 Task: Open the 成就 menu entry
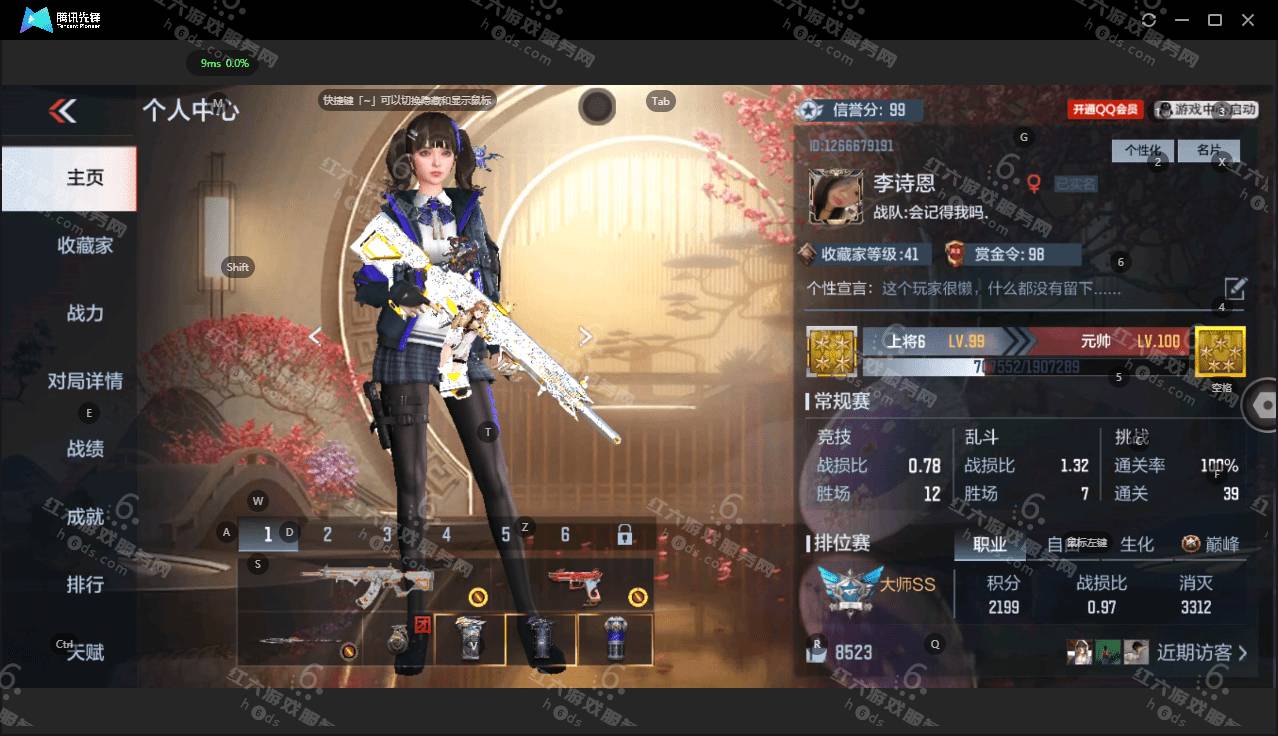[x=85, y=517]
